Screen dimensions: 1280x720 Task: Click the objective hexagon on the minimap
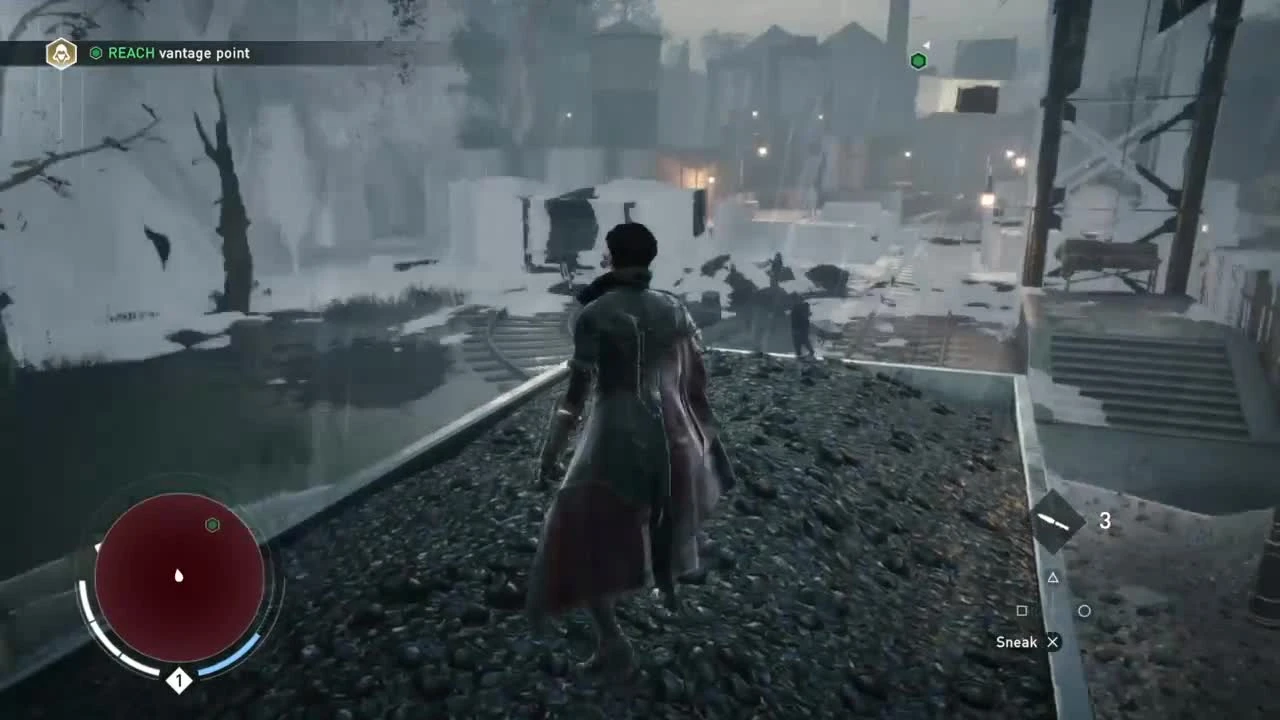(x=212, y=524)
